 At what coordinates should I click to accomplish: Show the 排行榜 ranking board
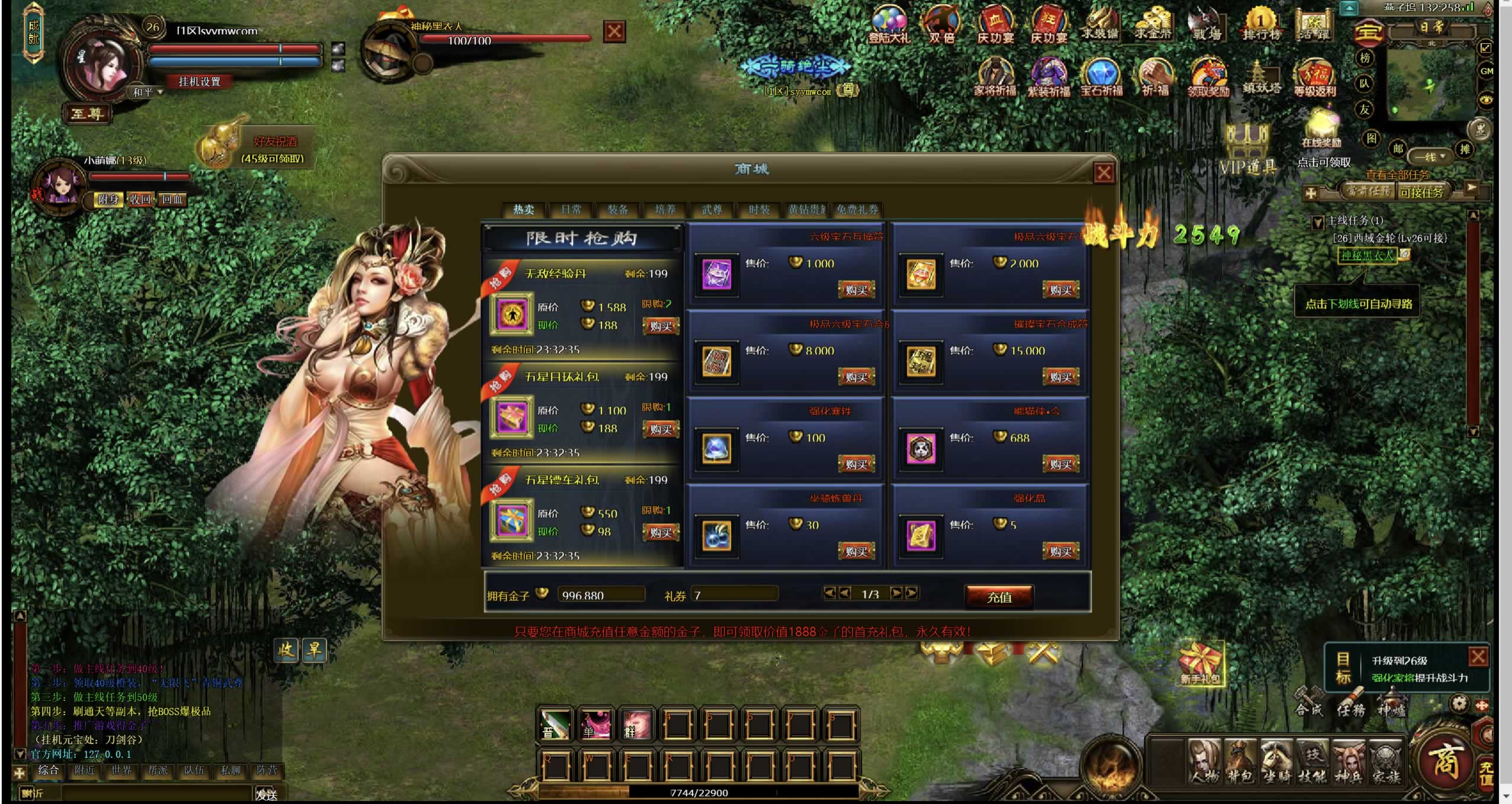point(1261,25)
